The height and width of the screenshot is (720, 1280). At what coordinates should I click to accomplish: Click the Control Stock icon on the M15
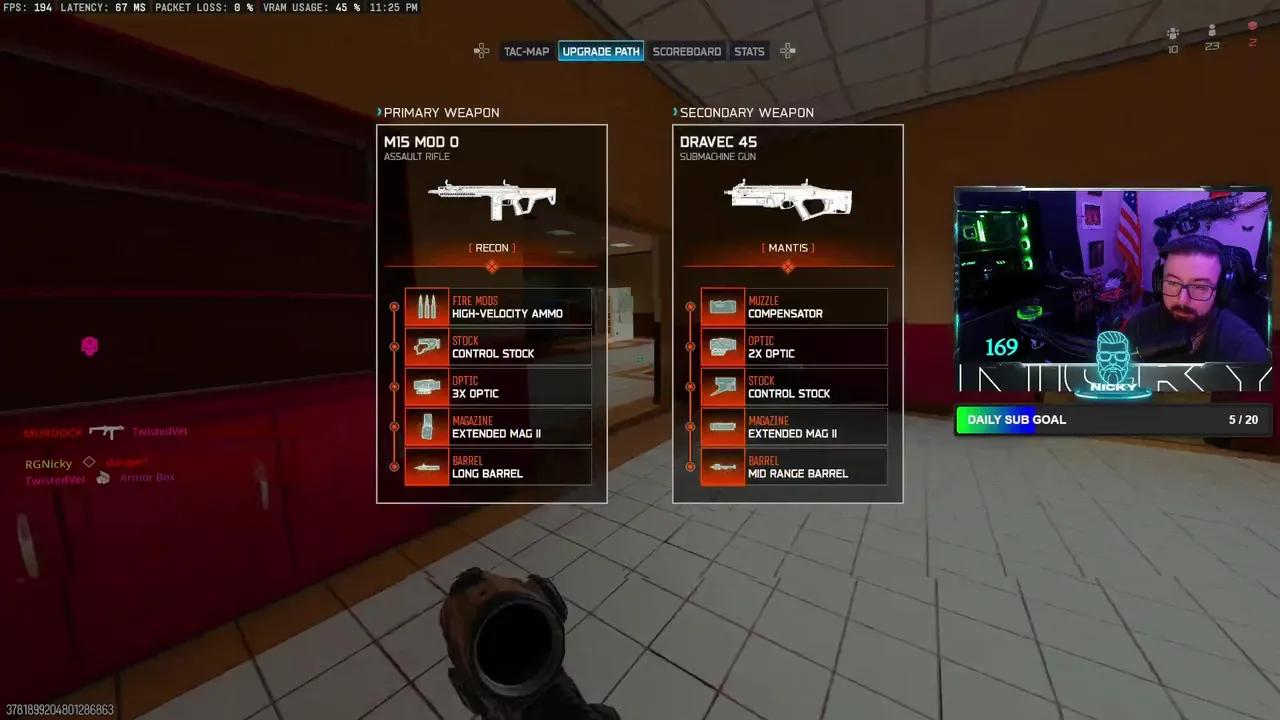click(x=427, y=347)
